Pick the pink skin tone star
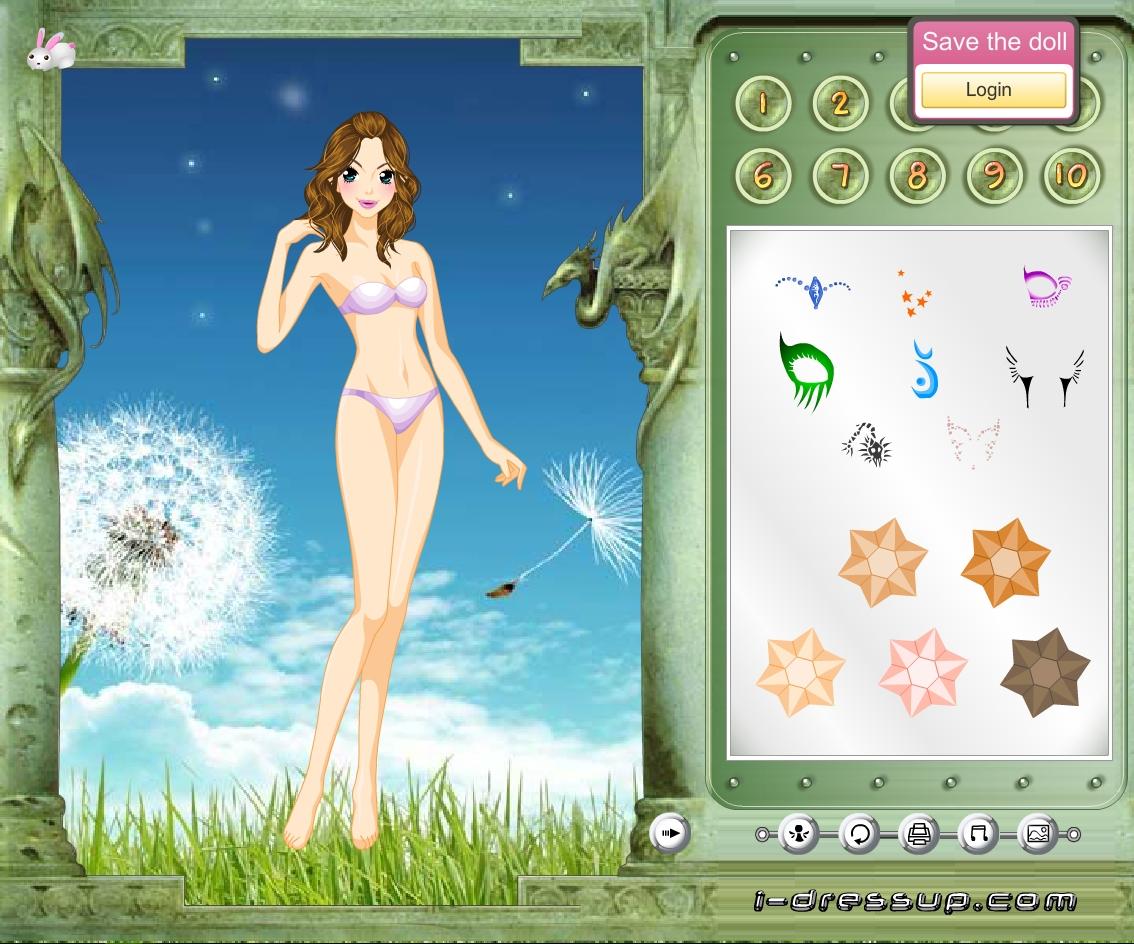The height and width of the screenshot is (944, 1134). tap(922, 672)
